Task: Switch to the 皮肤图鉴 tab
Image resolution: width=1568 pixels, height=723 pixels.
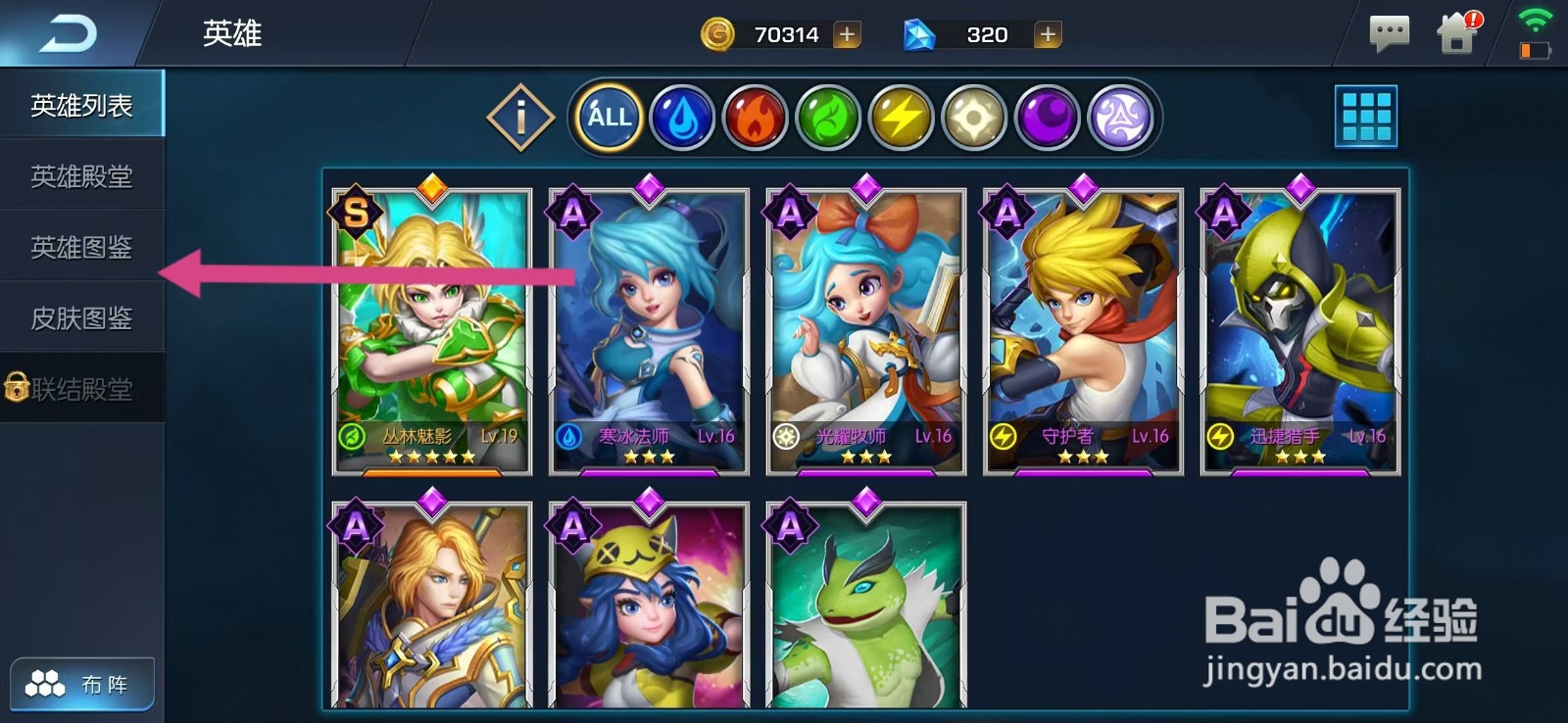Action: pos(81,318)
